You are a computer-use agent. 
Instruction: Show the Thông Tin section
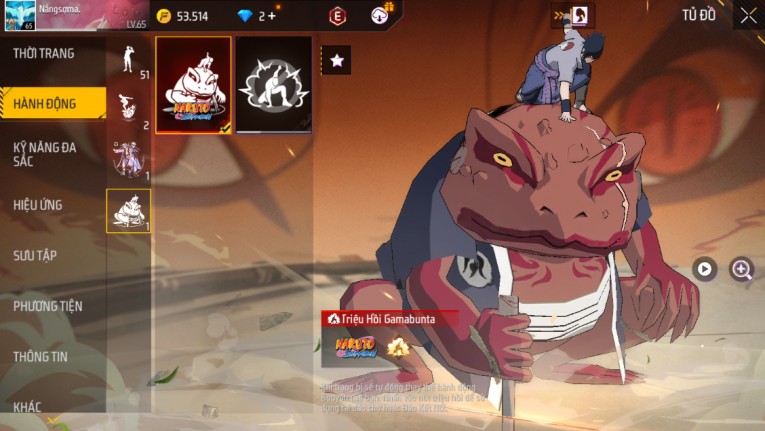[x=42, y=356]
